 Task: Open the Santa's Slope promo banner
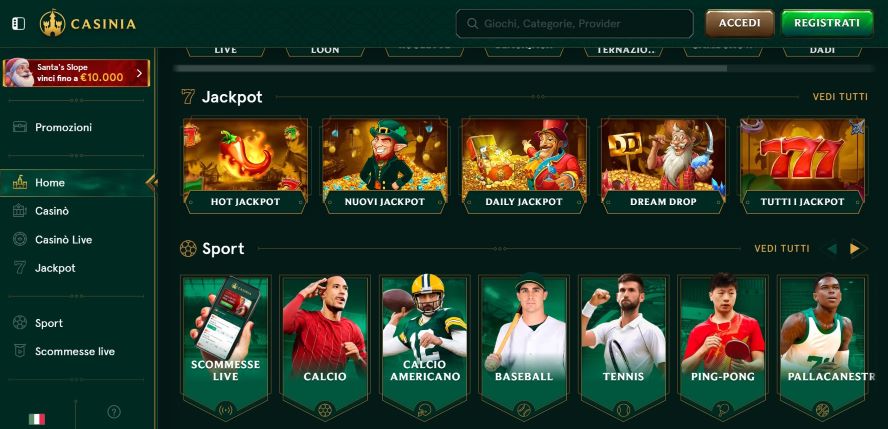pyautogui.click(x=76, y=72)
